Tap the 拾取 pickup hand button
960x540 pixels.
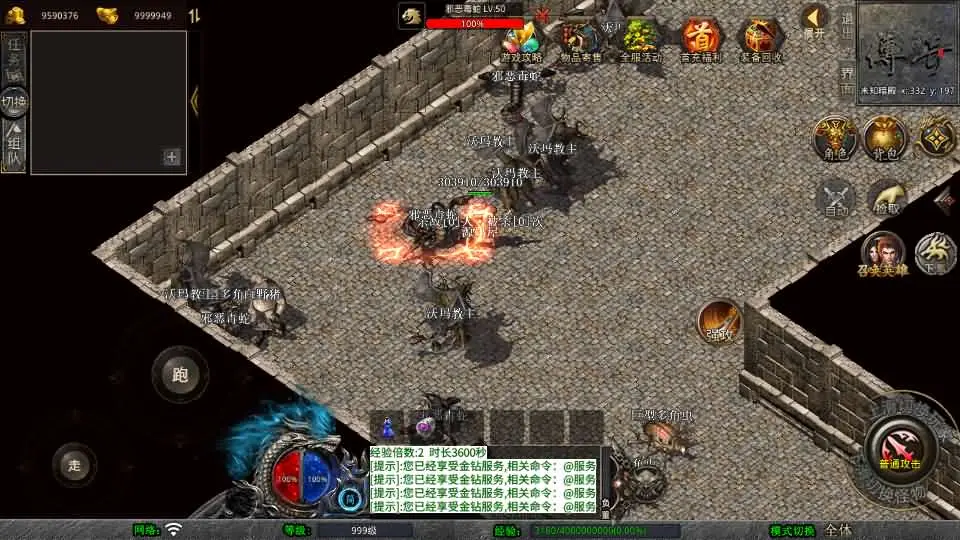pos(887,197)
